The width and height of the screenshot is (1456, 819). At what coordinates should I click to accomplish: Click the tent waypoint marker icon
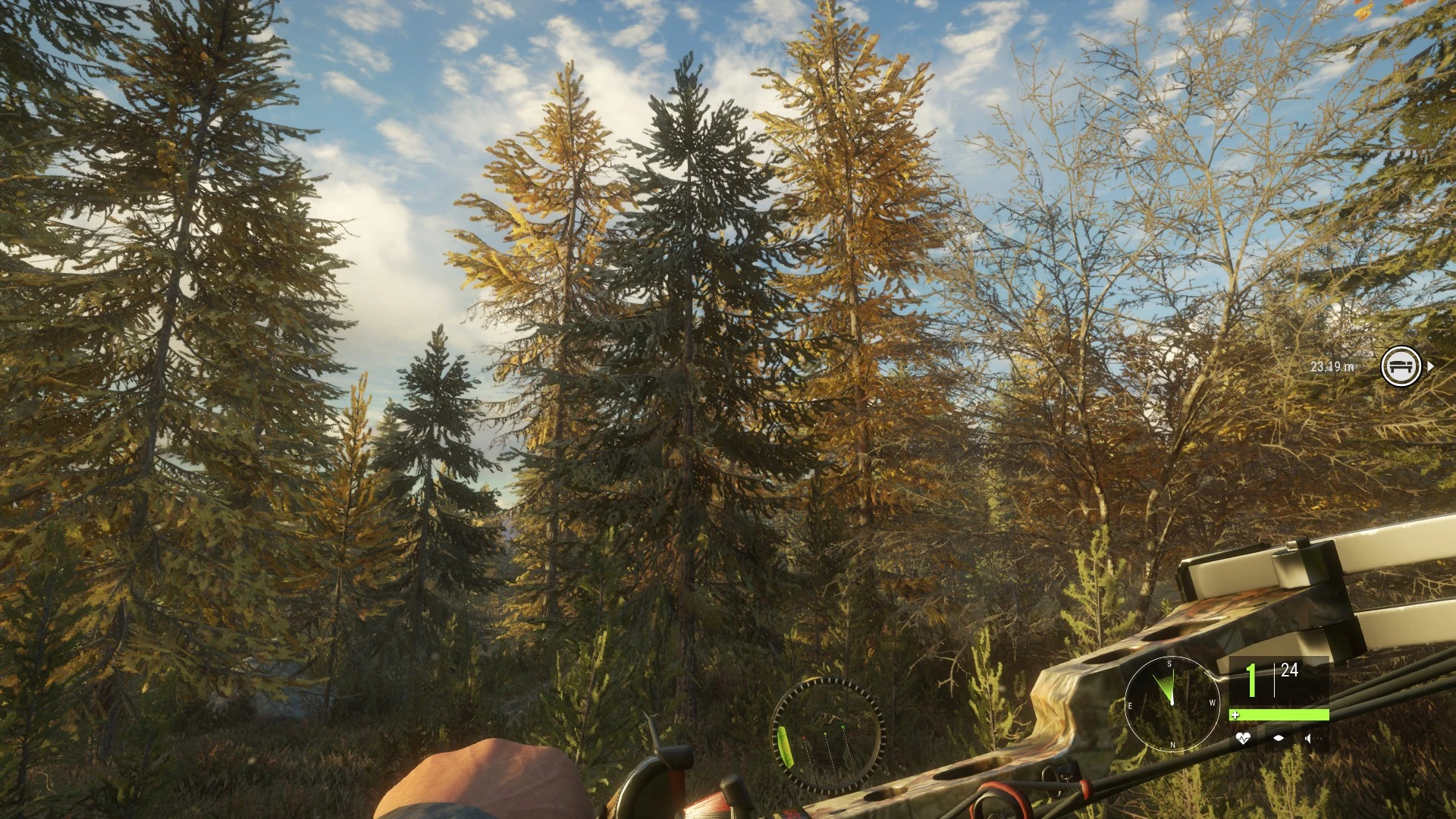tap(1401, 366)
